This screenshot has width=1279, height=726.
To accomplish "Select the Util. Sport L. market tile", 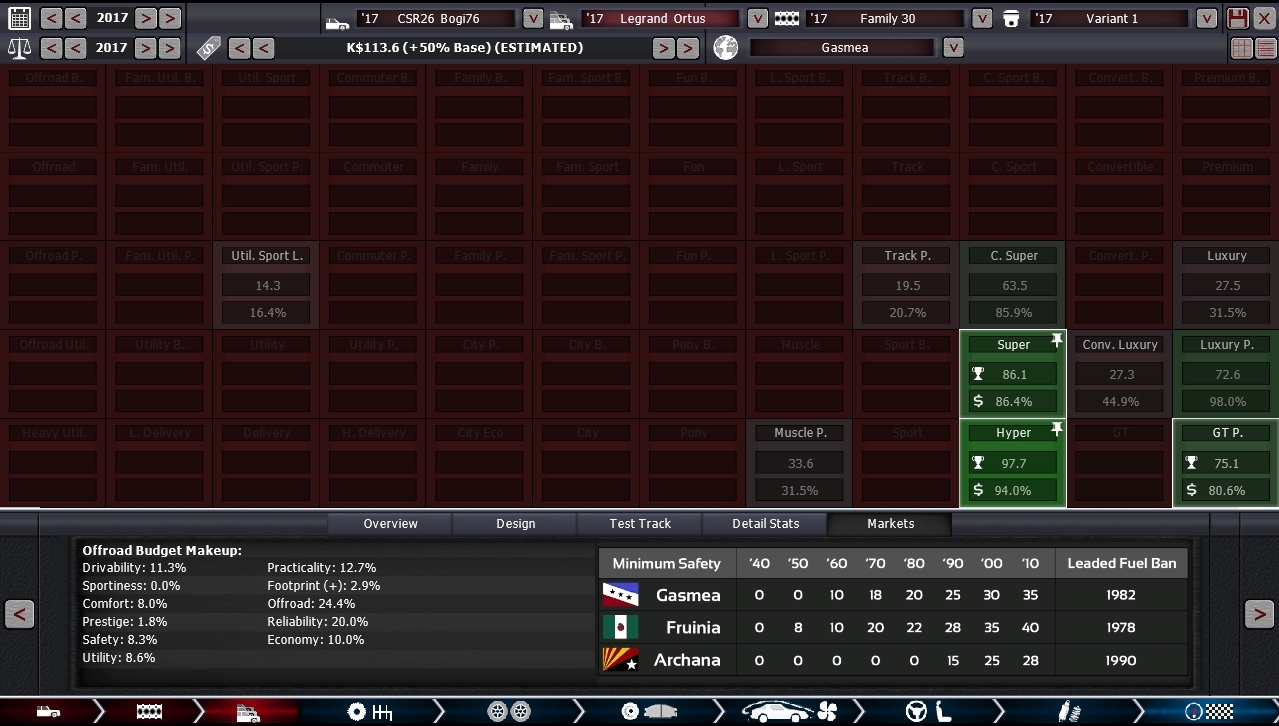I will 267,285.
